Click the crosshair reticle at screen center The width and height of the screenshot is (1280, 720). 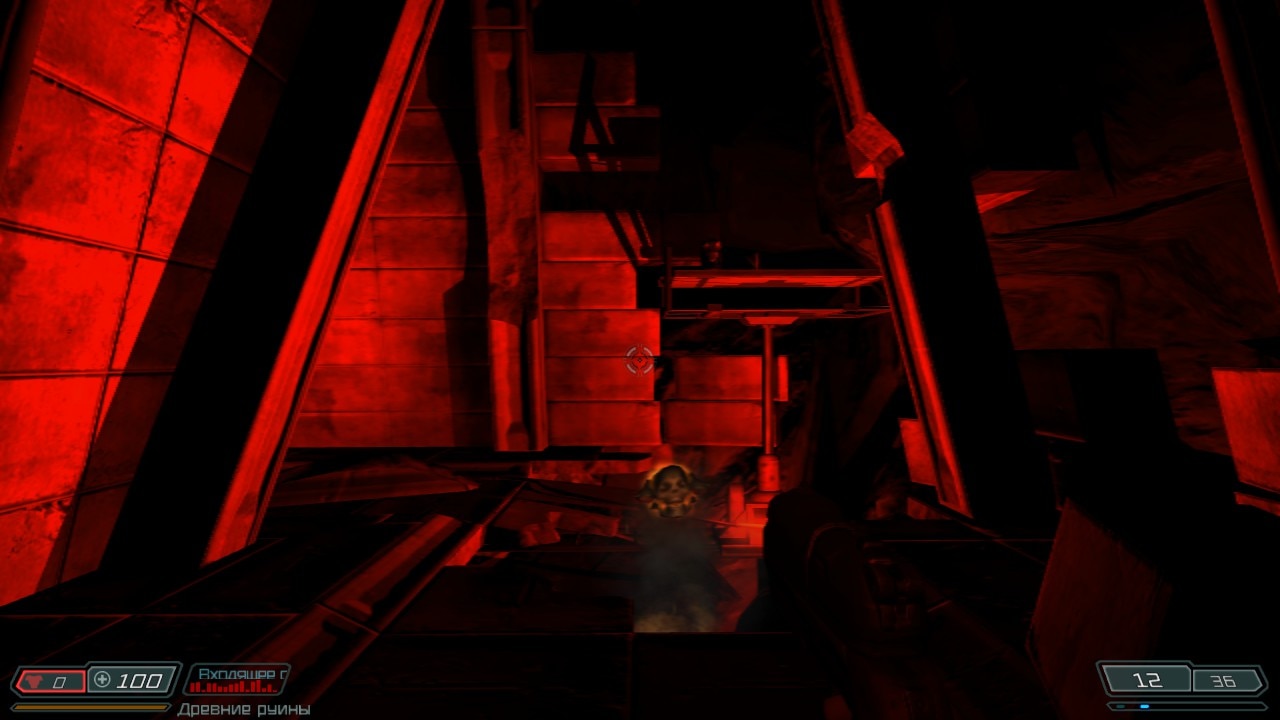(x=639, y=360)
